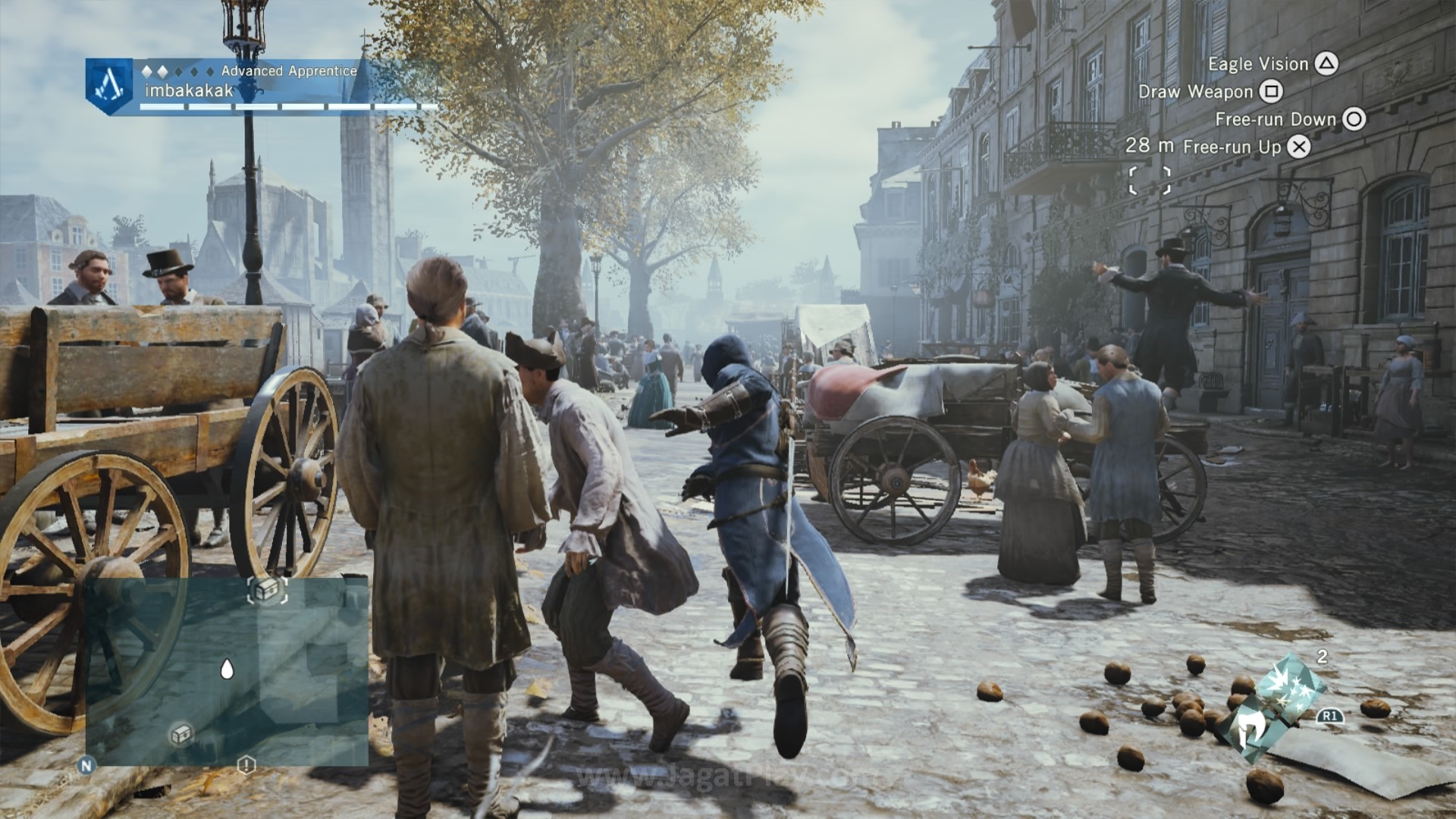Select the bracketed chest marker on minimap
1456x819 pixels.
click(x=267, y=590)
